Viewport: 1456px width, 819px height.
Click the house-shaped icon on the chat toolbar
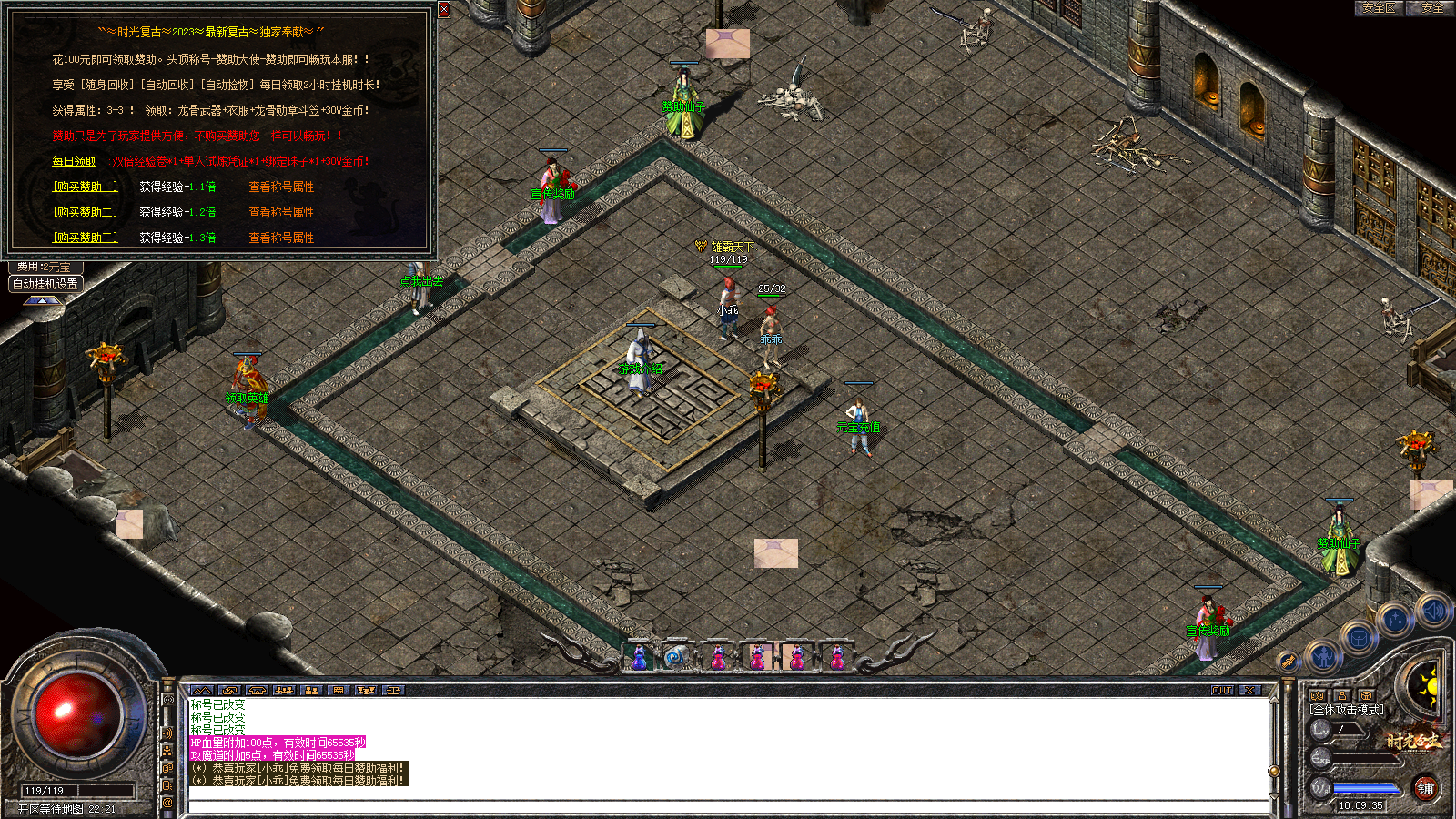coord(256,691)
